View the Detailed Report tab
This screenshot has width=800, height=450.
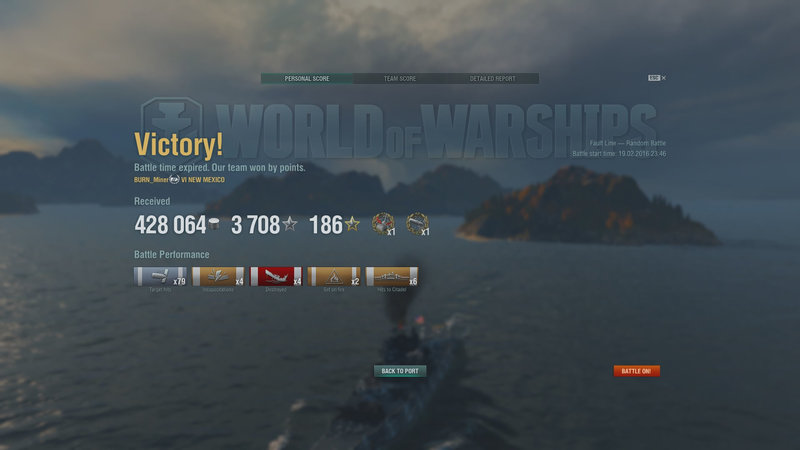(x=493, y=78)
